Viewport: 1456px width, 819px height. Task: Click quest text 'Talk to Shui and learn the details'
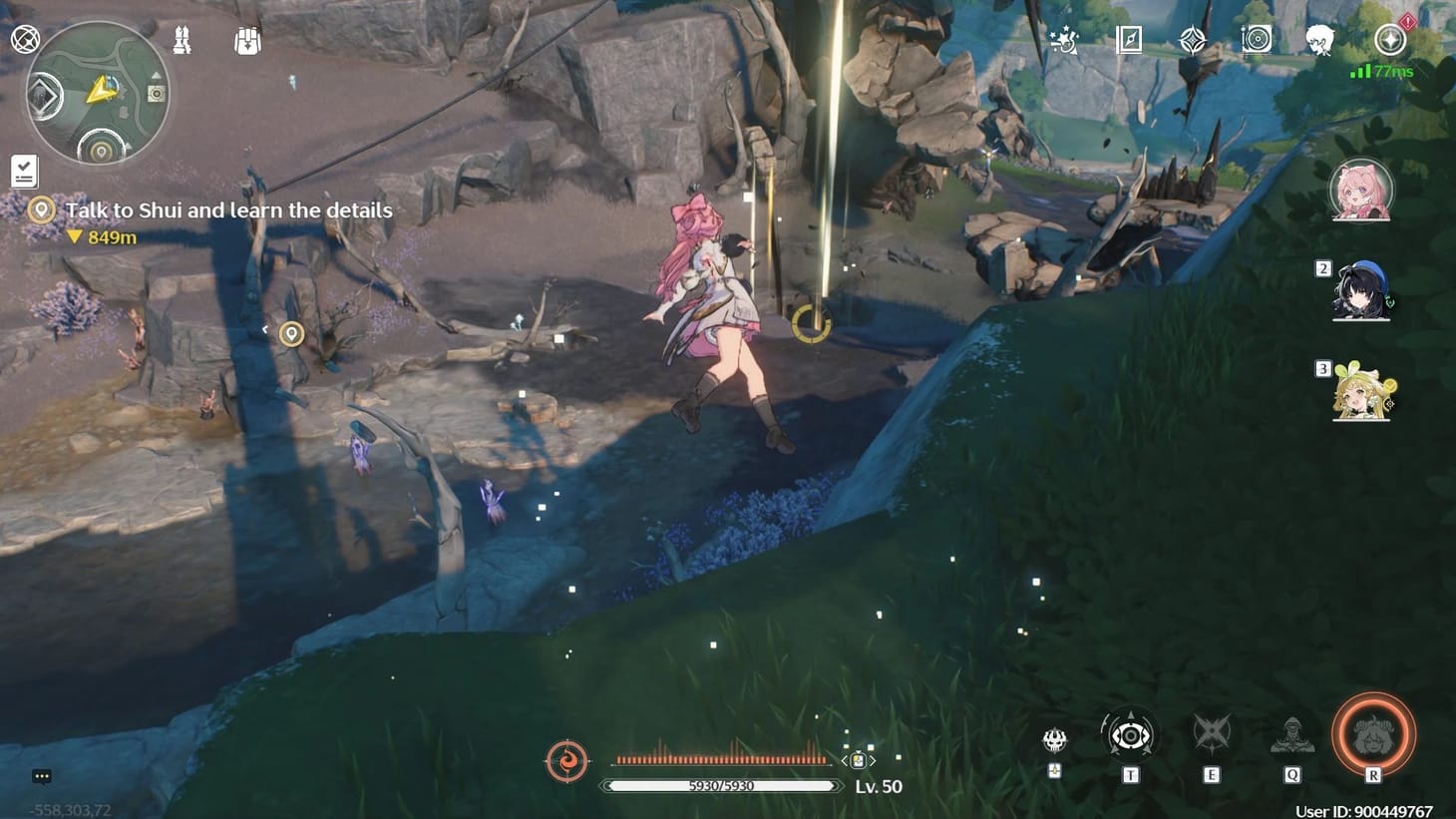[x=228, y=210]
